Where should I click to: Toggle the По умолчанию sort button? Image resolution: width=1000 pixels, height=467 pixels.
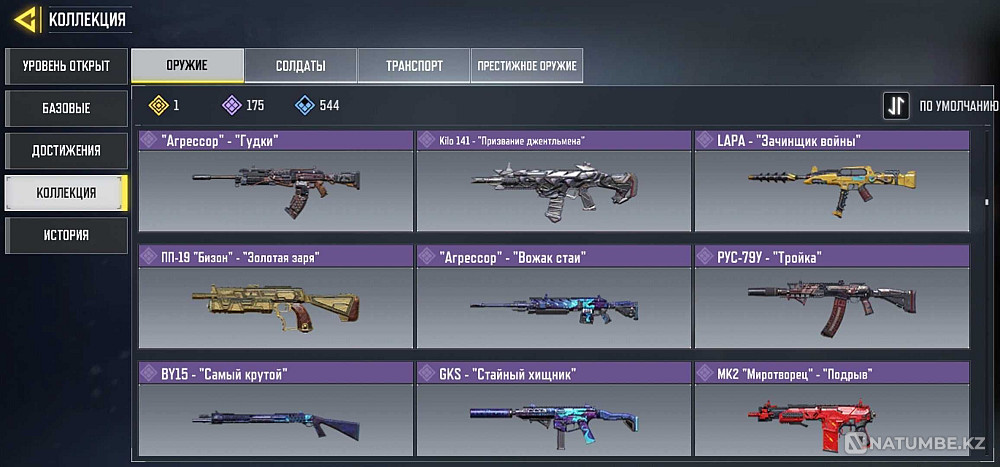(x=896, y=106)
